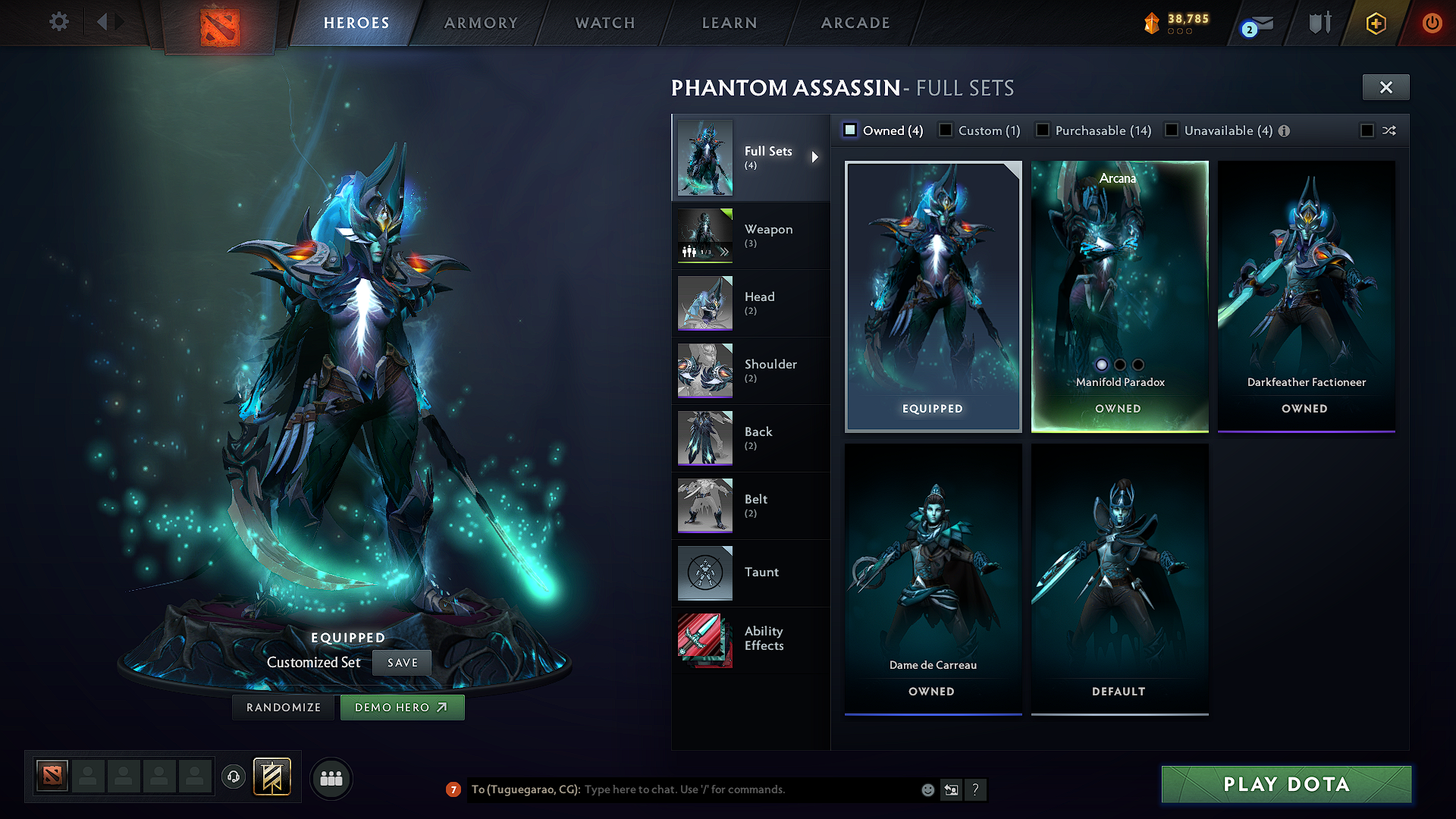Open the friends list icon
The image size is (1456, 819).
pos(331,777)
